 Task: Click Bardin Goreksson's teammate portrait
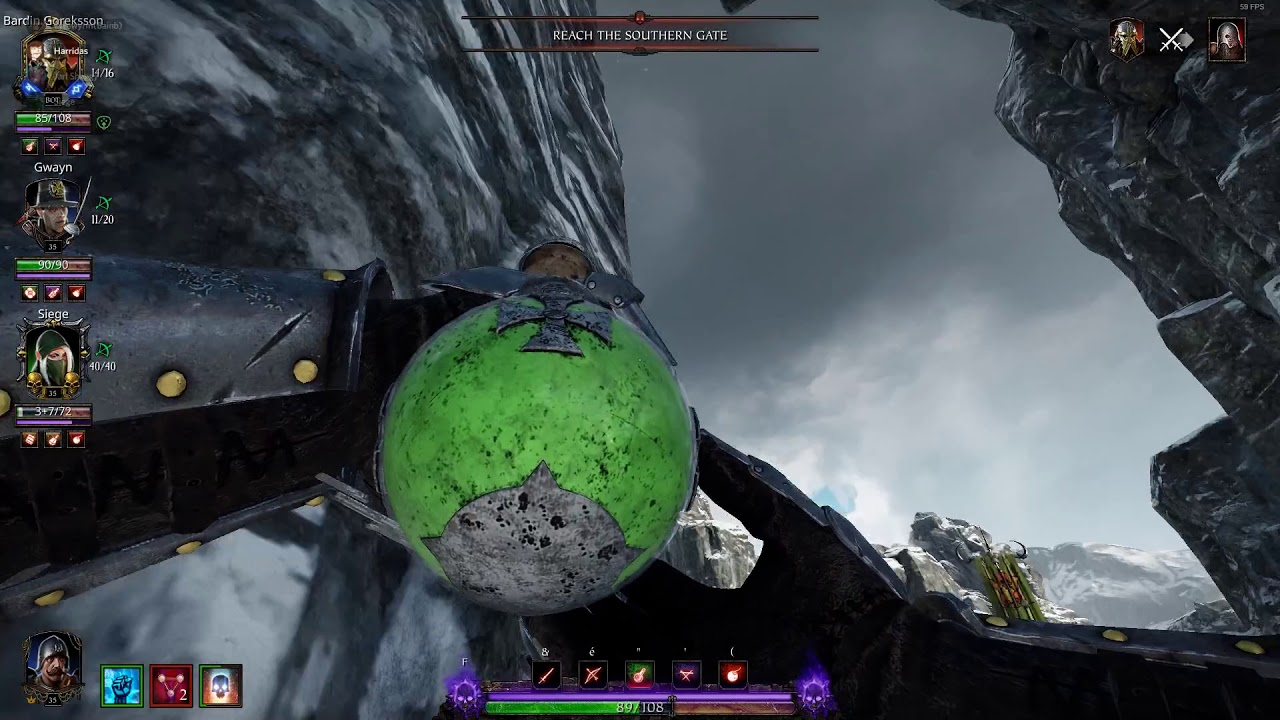tap(53, 66)
